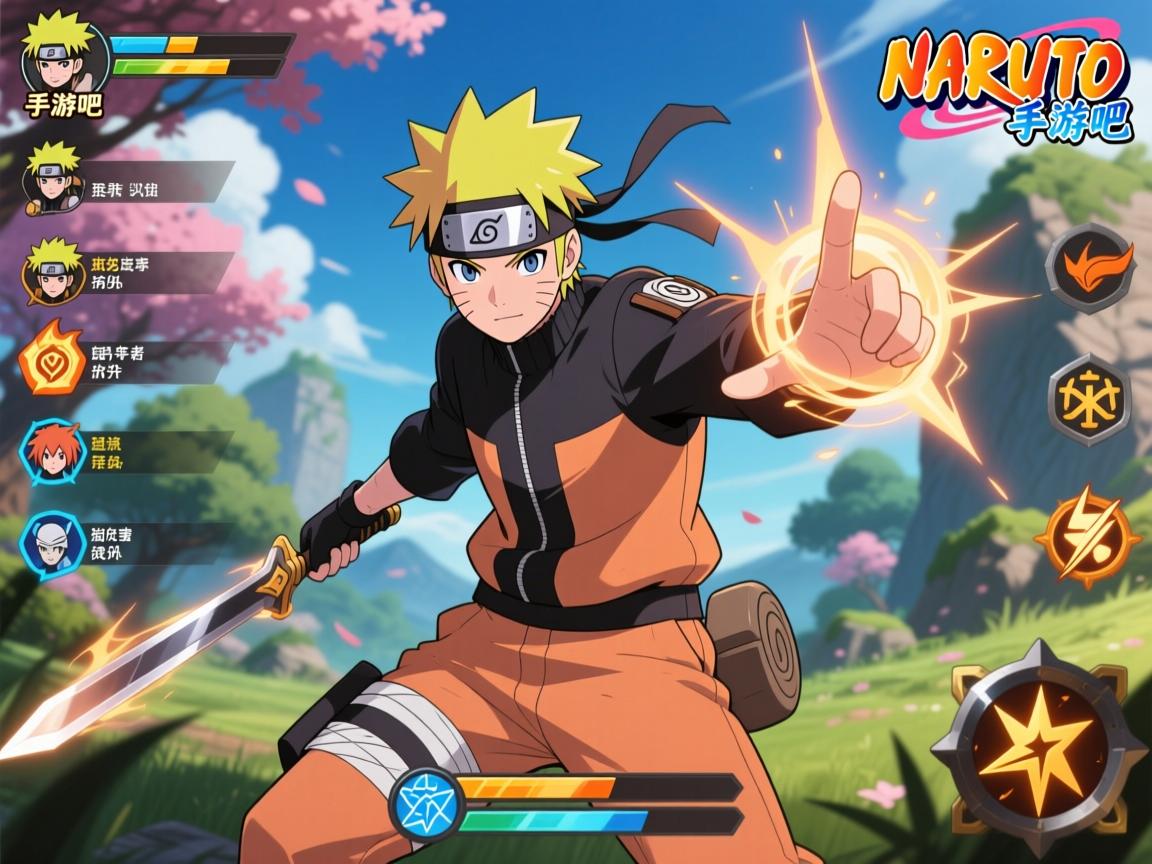
Task: Activate the lightning bolt skill
Action: click(1087, 539)
